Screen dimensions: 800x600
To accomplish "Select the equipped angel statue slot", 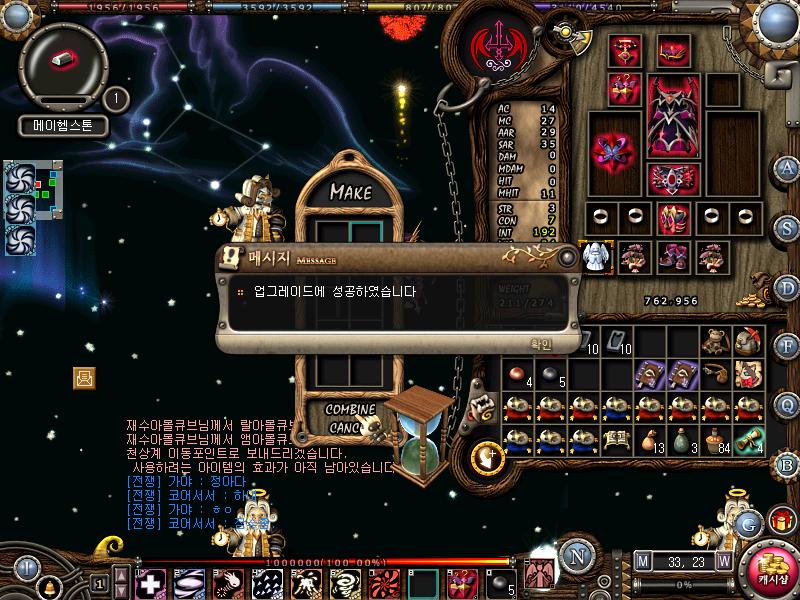I will click(x=597, y=256).
